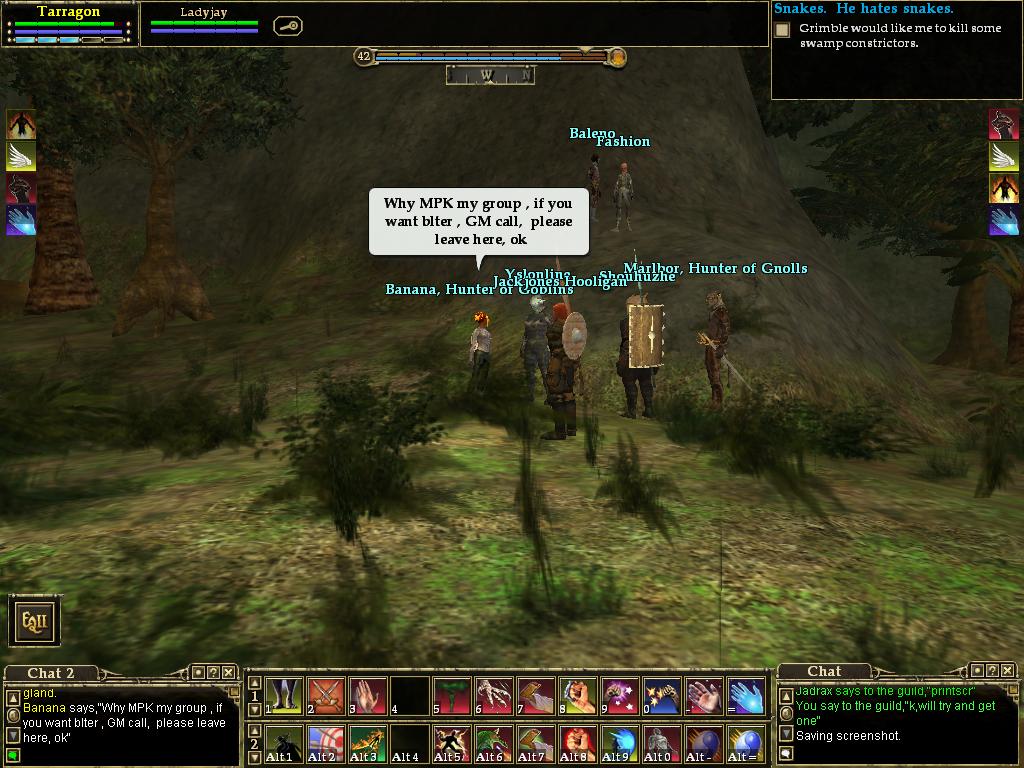
Task: Close the Chat 2 window
Action: click(228, 673)
